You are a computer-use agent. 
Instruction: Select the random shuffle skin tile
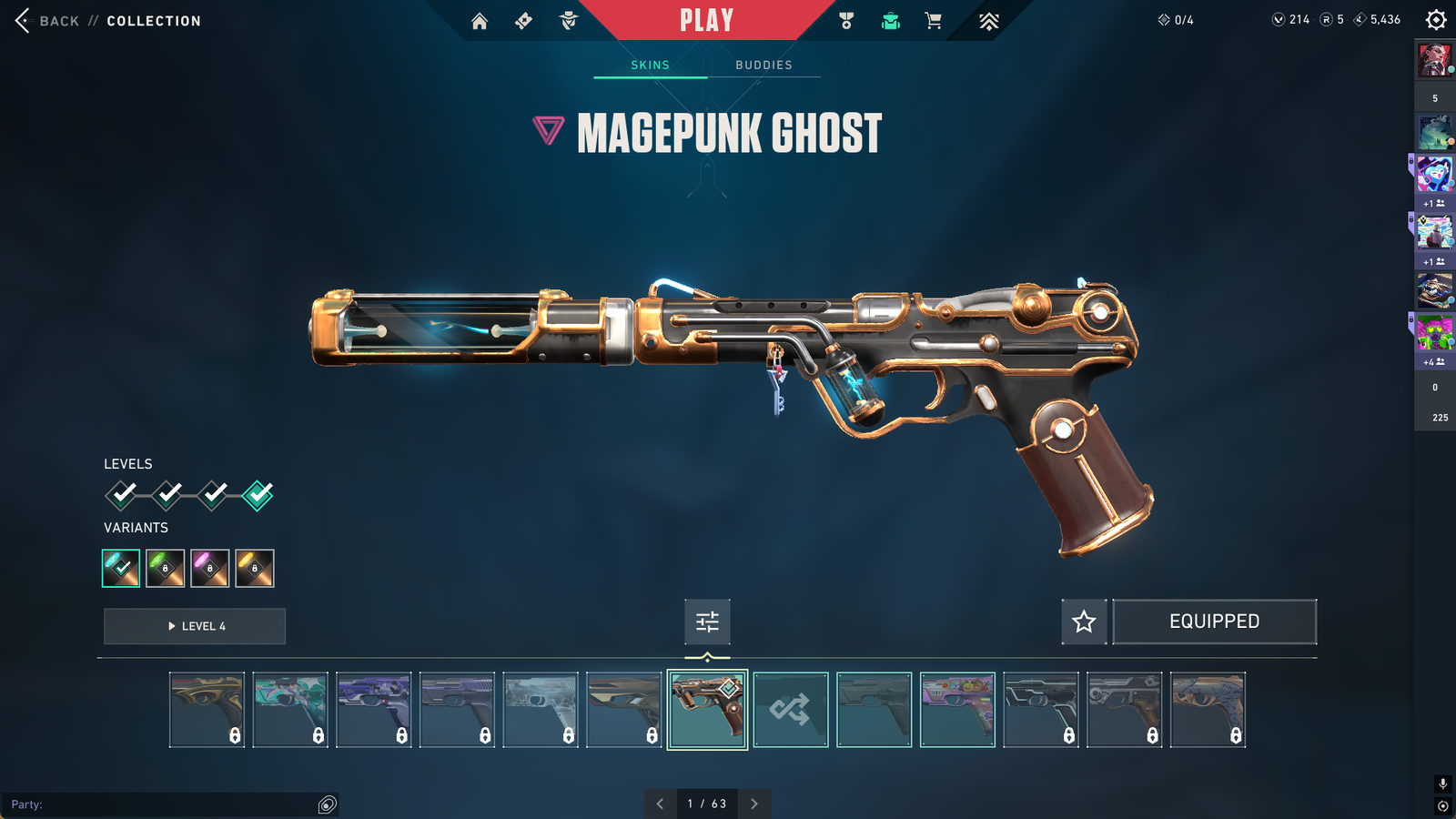791,710
